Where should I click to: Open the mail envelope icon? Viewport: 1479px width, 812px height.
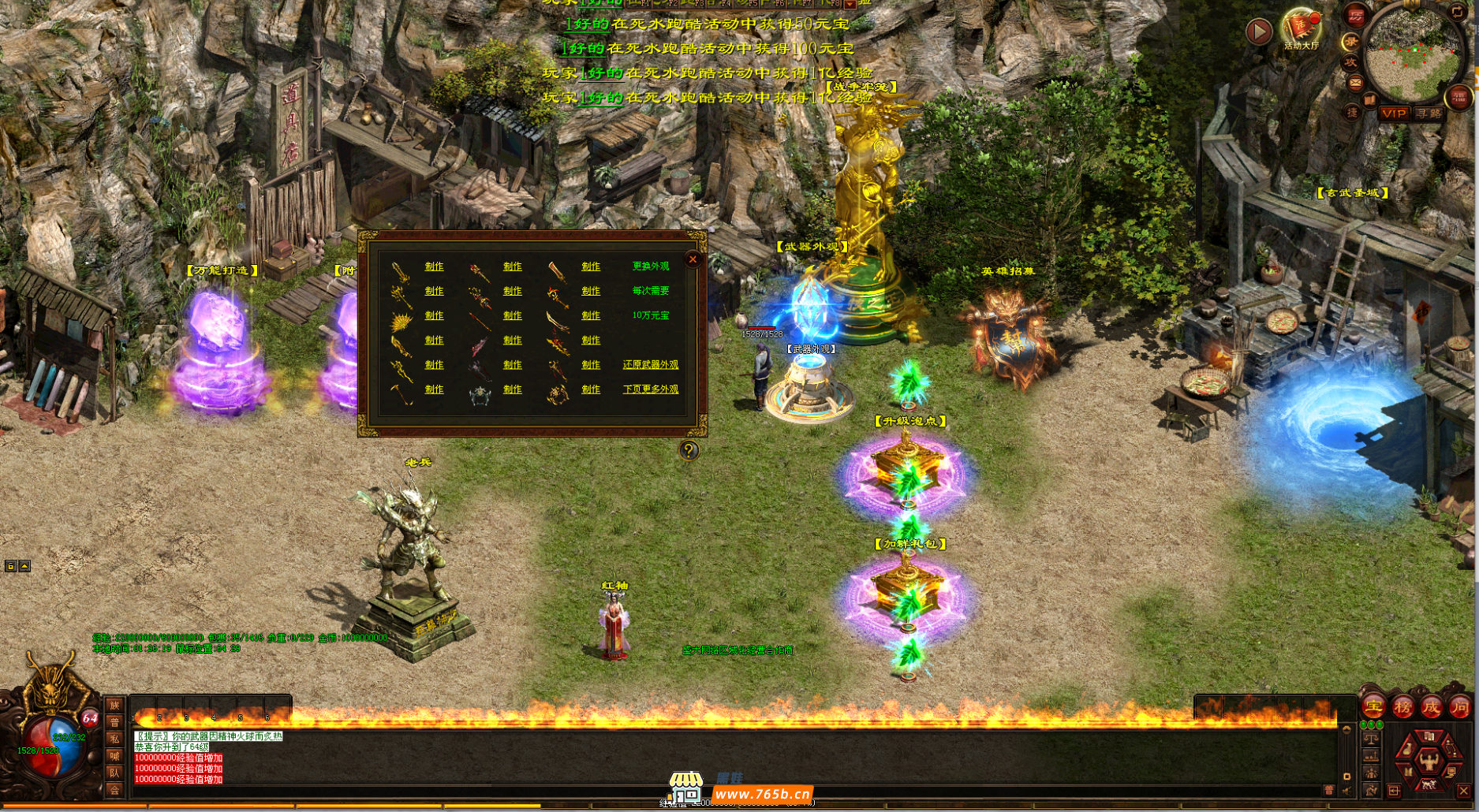(x=1355, y=82)
